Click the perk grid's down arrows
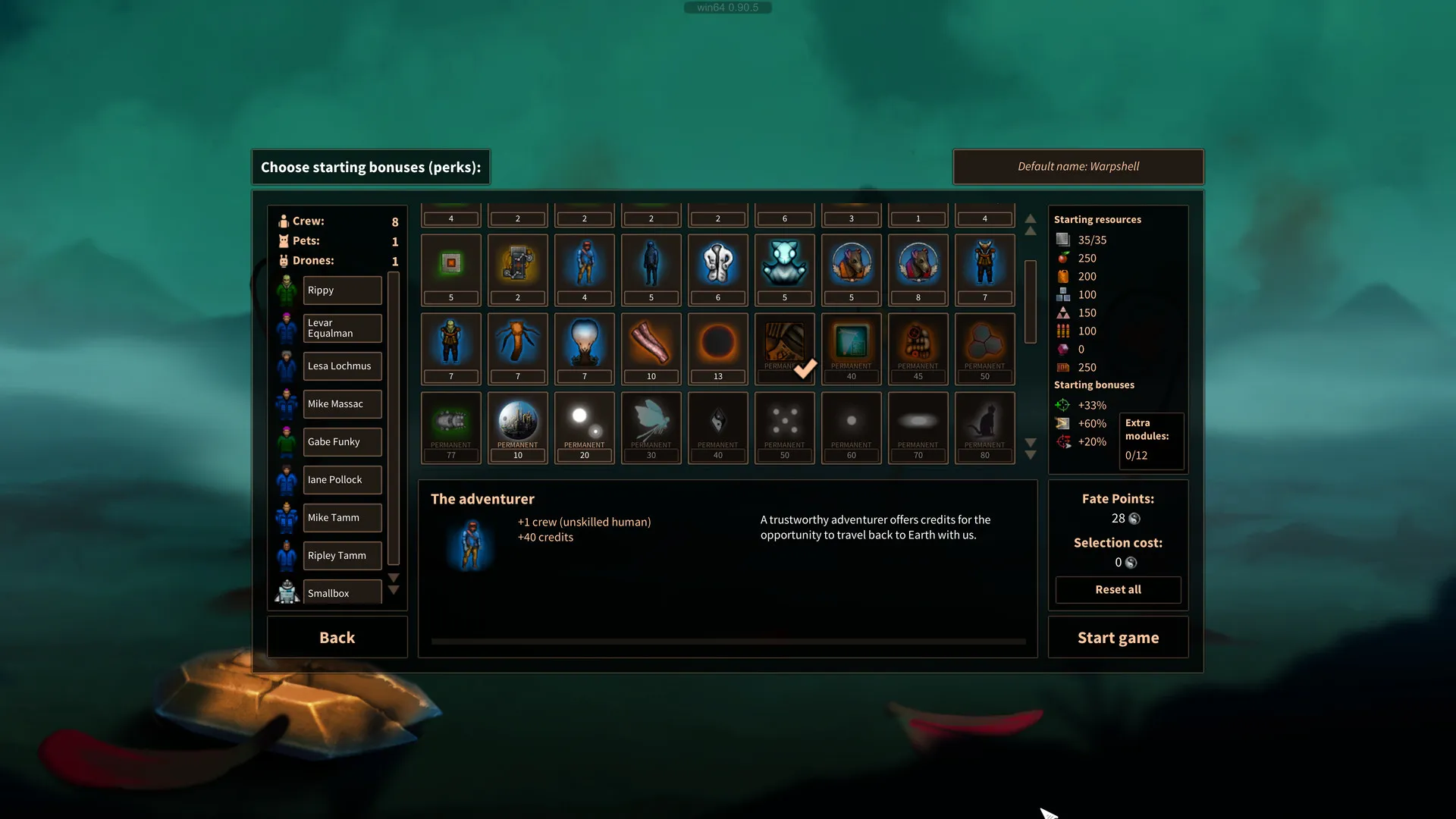Image resolution: width=1456 pixels, height=819 pixels. tap(1030, 448)
